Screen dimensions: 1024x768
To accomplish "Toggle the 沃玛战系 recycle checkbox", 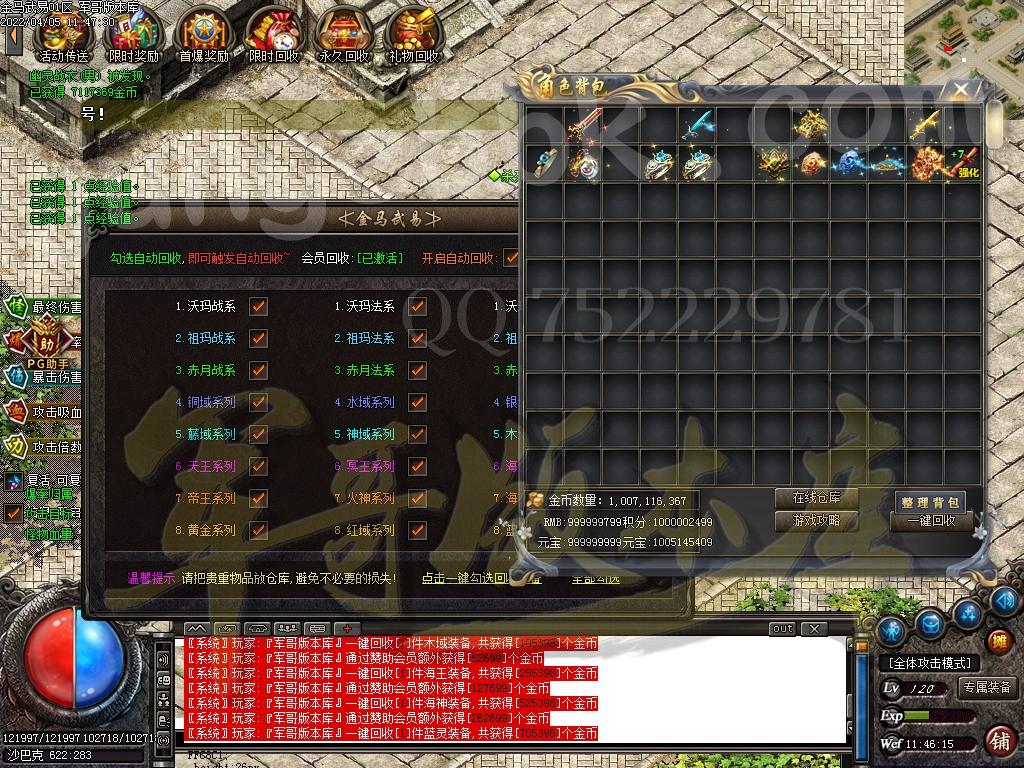I will click(x=258, y=307).
